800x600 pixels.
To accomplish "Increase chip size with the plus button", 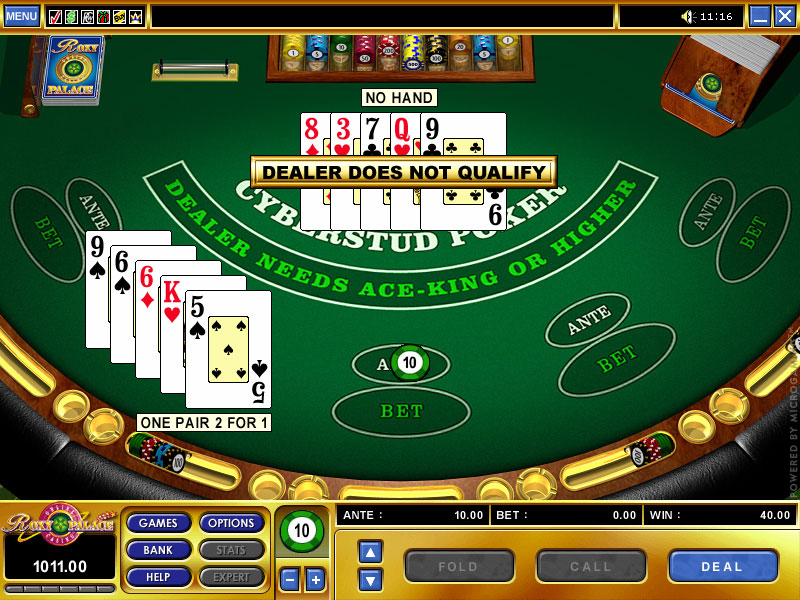I will click(x=315, y=579).
